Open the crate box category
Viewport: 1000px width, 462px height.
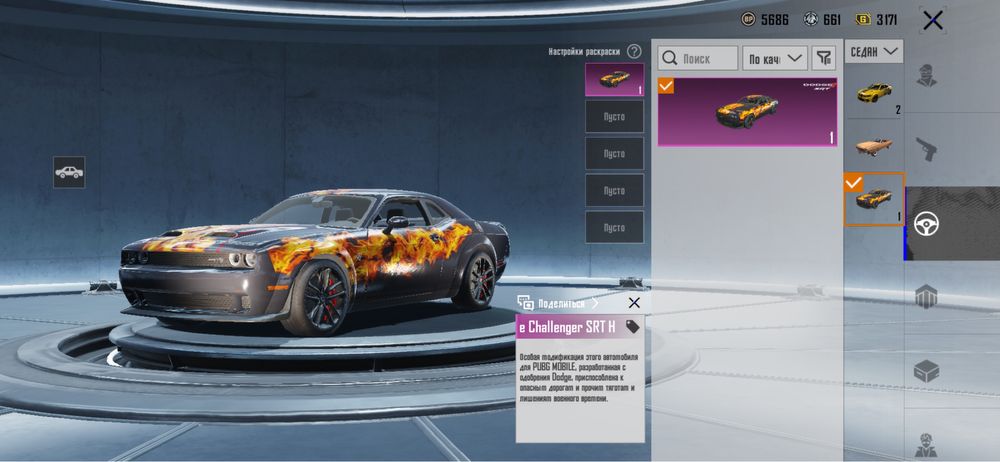[x=927, y=370]
